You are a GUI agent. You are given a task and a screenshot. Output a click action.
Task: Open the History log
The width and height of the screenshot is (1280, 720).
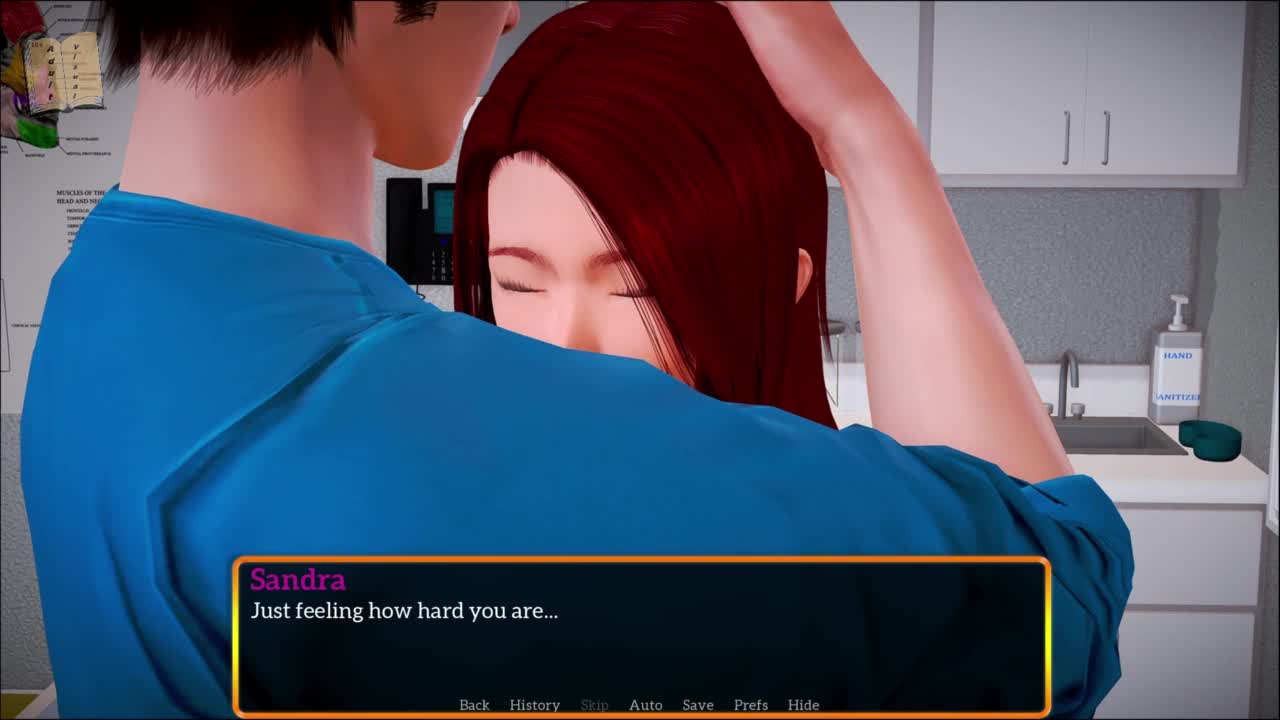534,705
